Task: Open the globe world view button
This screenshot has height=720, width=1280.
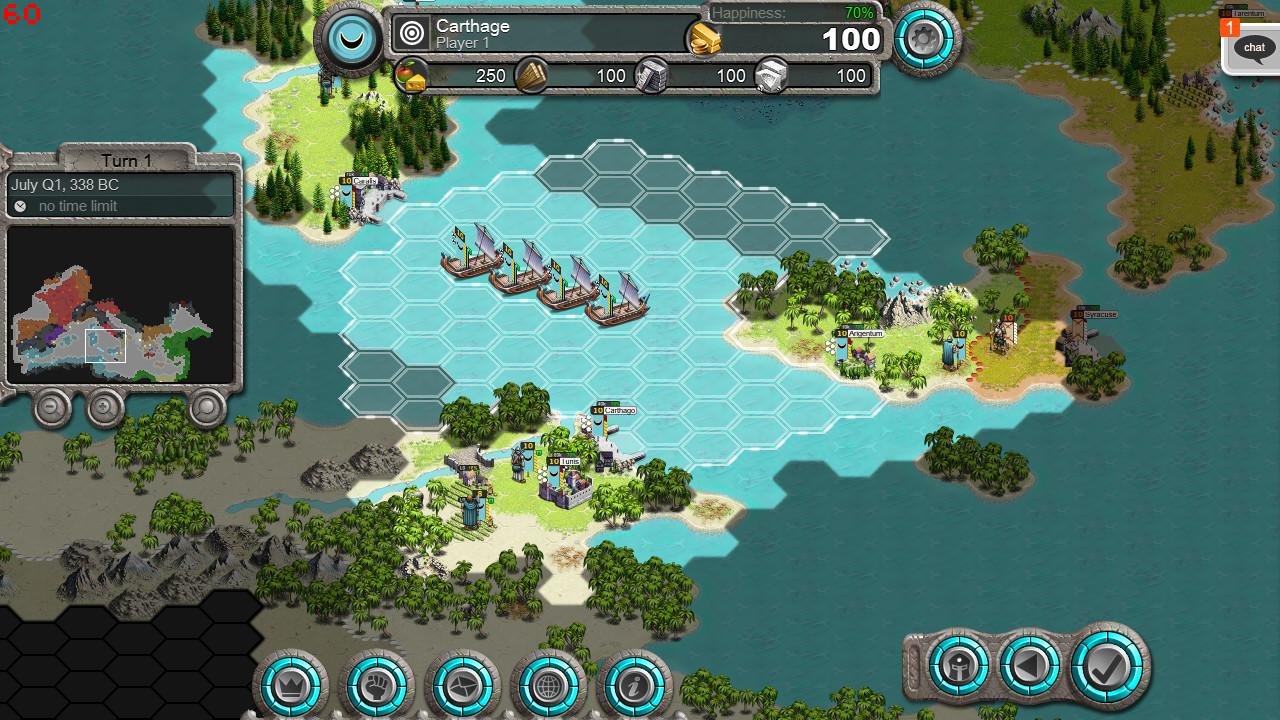Action: coord(547,686)
